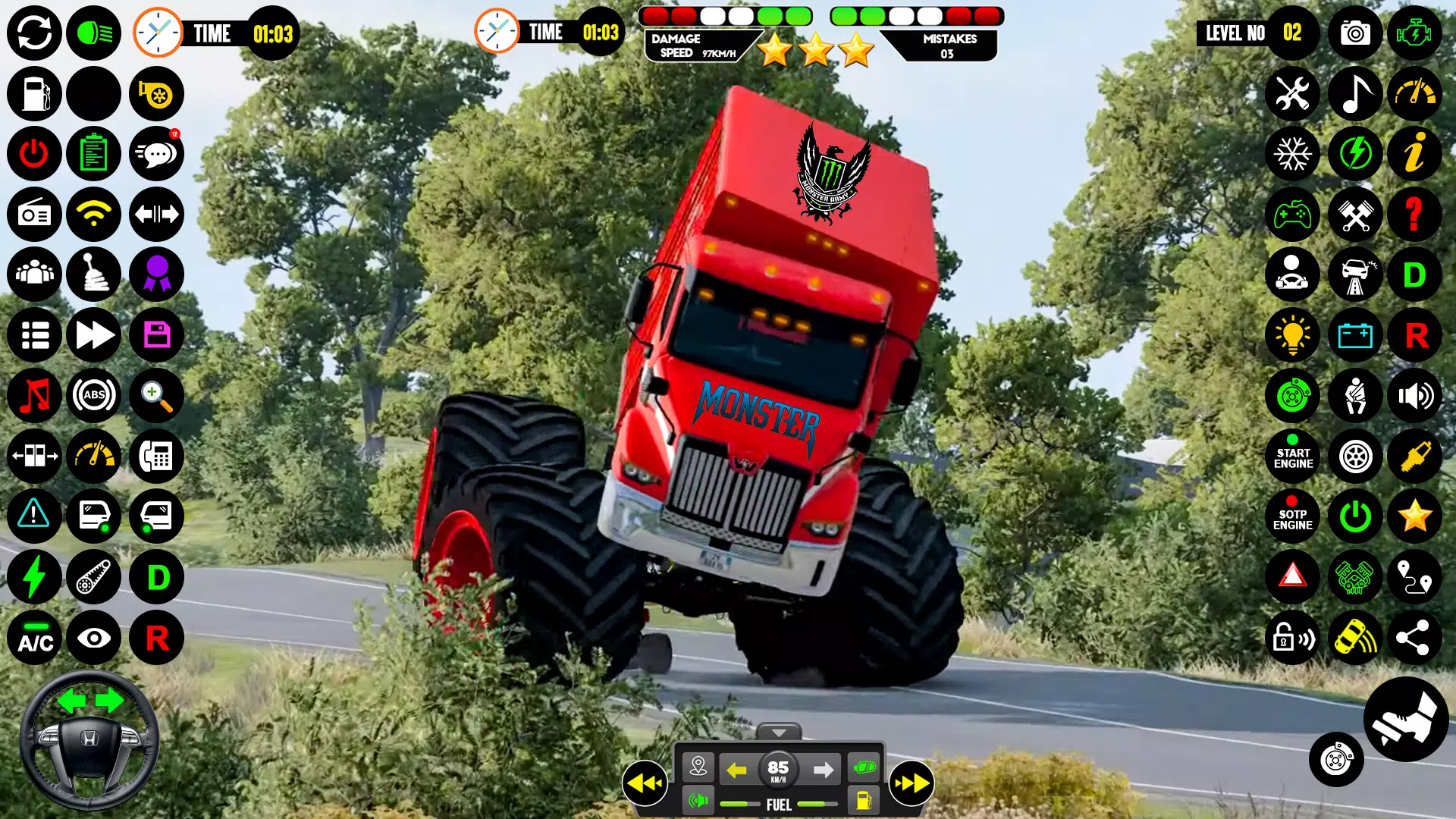1456x819 pixels.
Task: Tap the share icon
Action: coord(1415,637)
